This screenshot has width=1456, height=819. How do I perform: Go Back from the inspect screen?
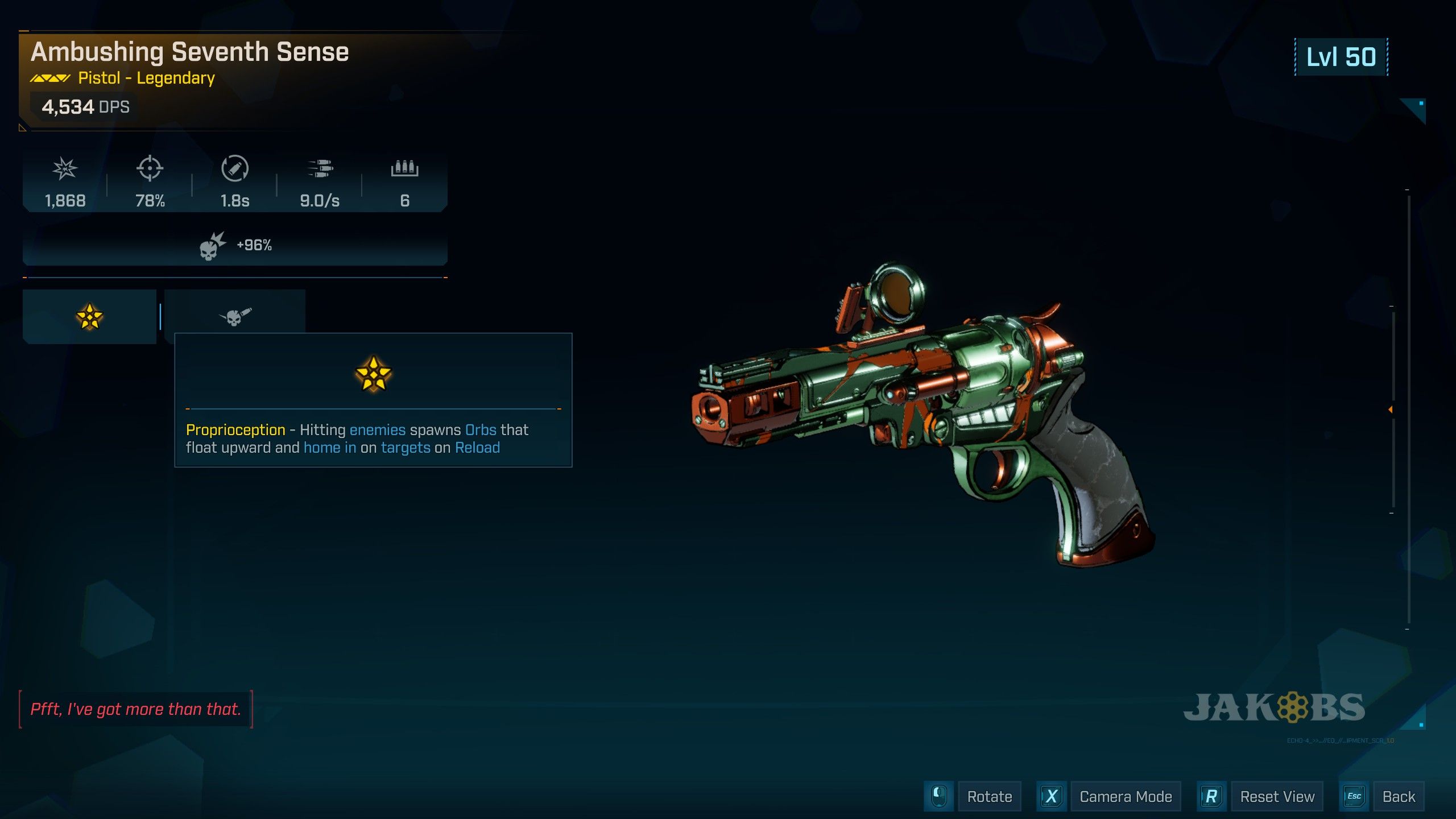click(x=1398, y=796)
